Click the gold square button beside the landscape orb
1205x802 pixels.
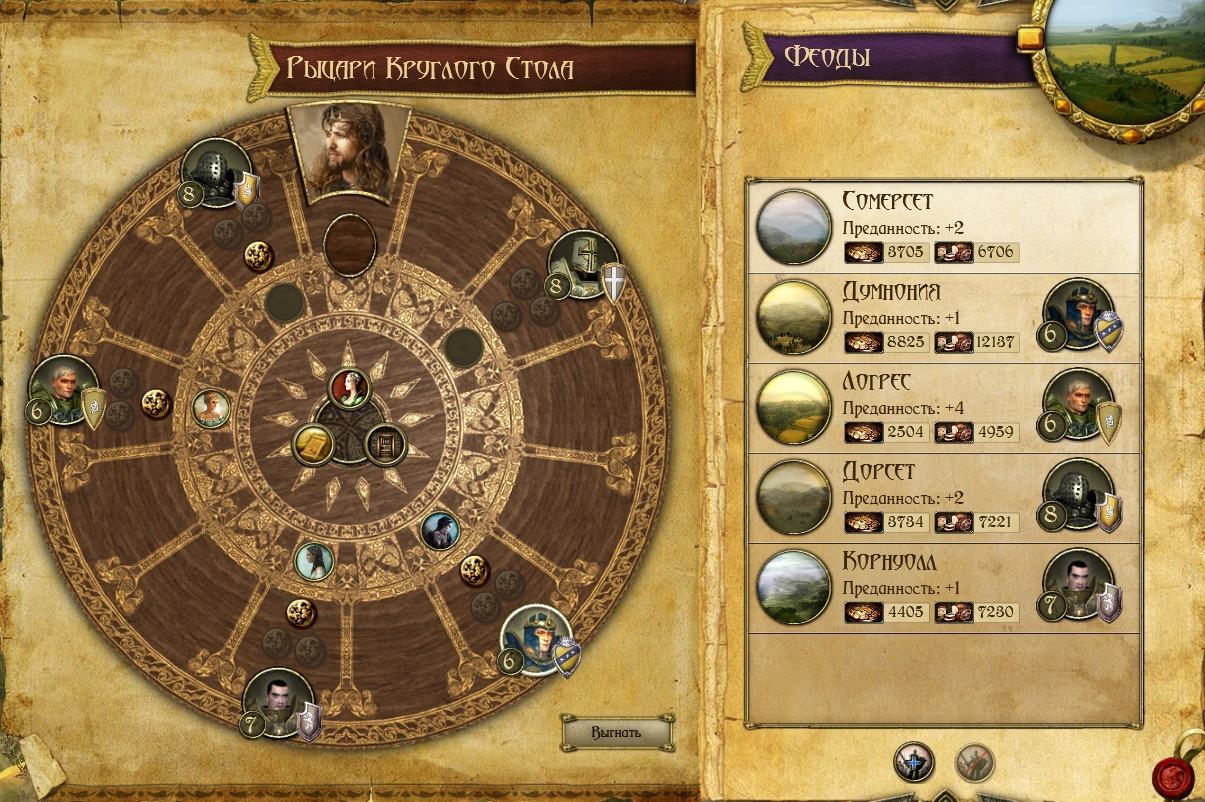click(1030, 39)
